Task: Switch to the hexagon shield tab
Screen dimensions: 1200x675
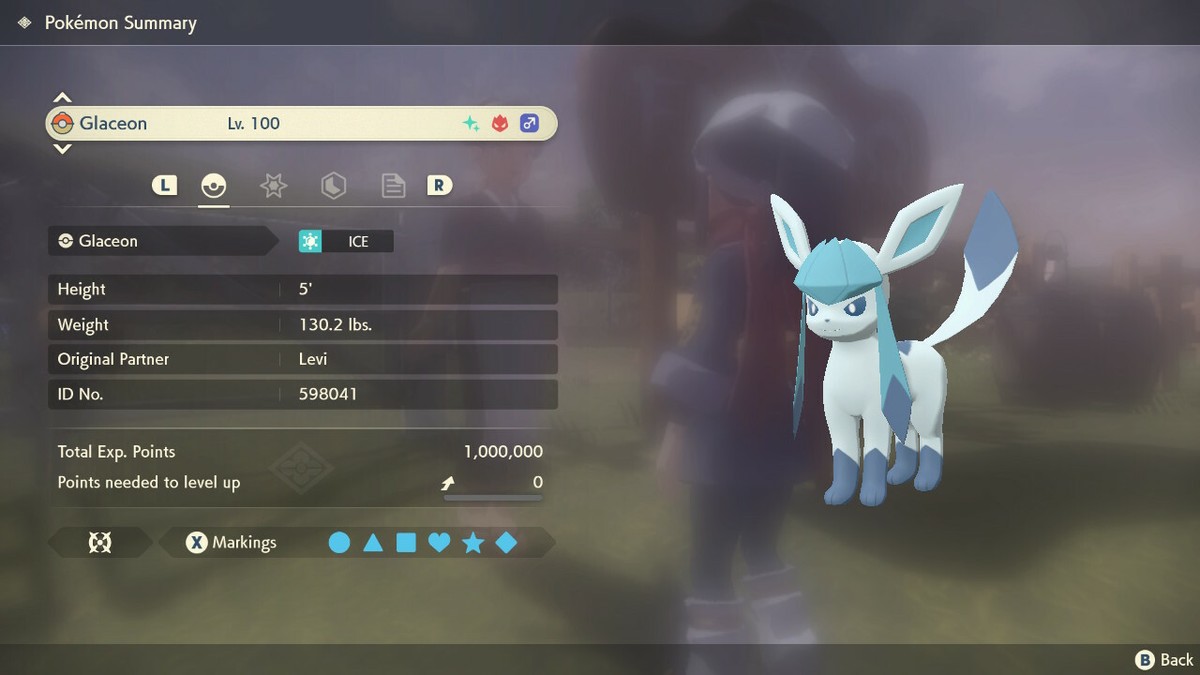Action: pyautogui.click(x=333, y=185)
